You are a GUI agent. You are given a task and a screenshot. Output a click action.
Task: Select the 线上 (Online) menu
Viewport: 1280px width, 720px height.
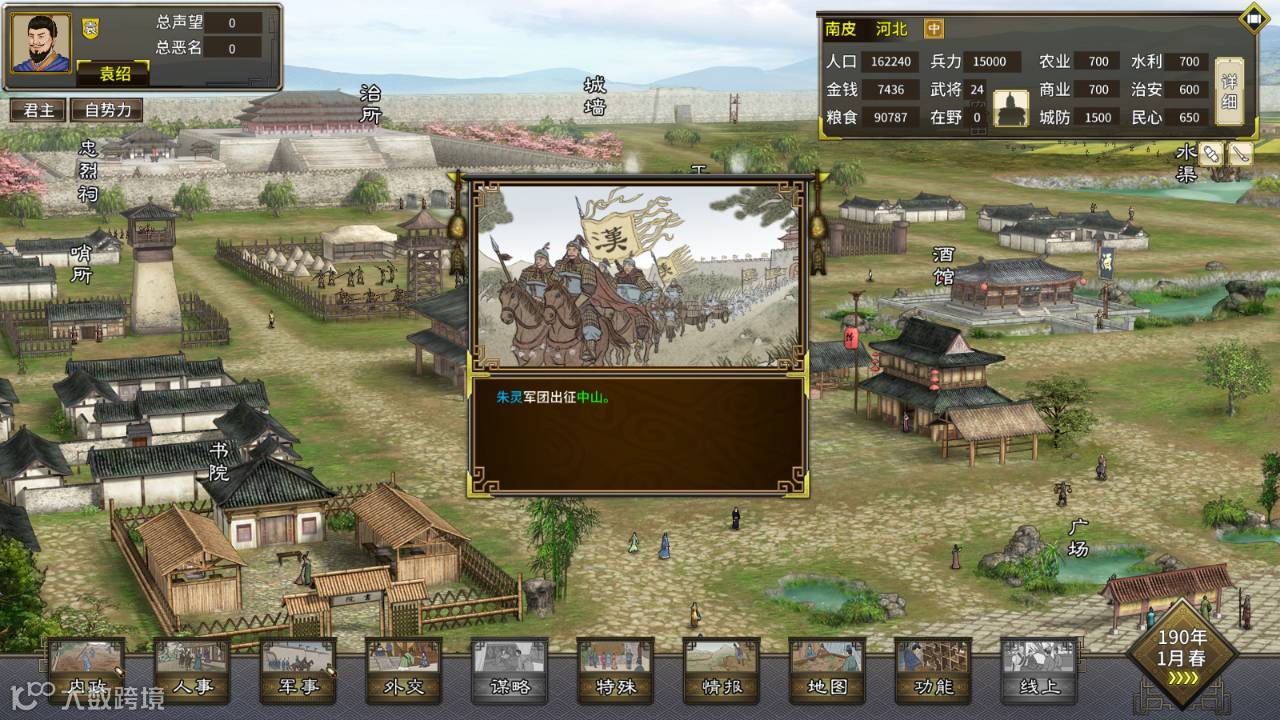[x=1039, y=670]
